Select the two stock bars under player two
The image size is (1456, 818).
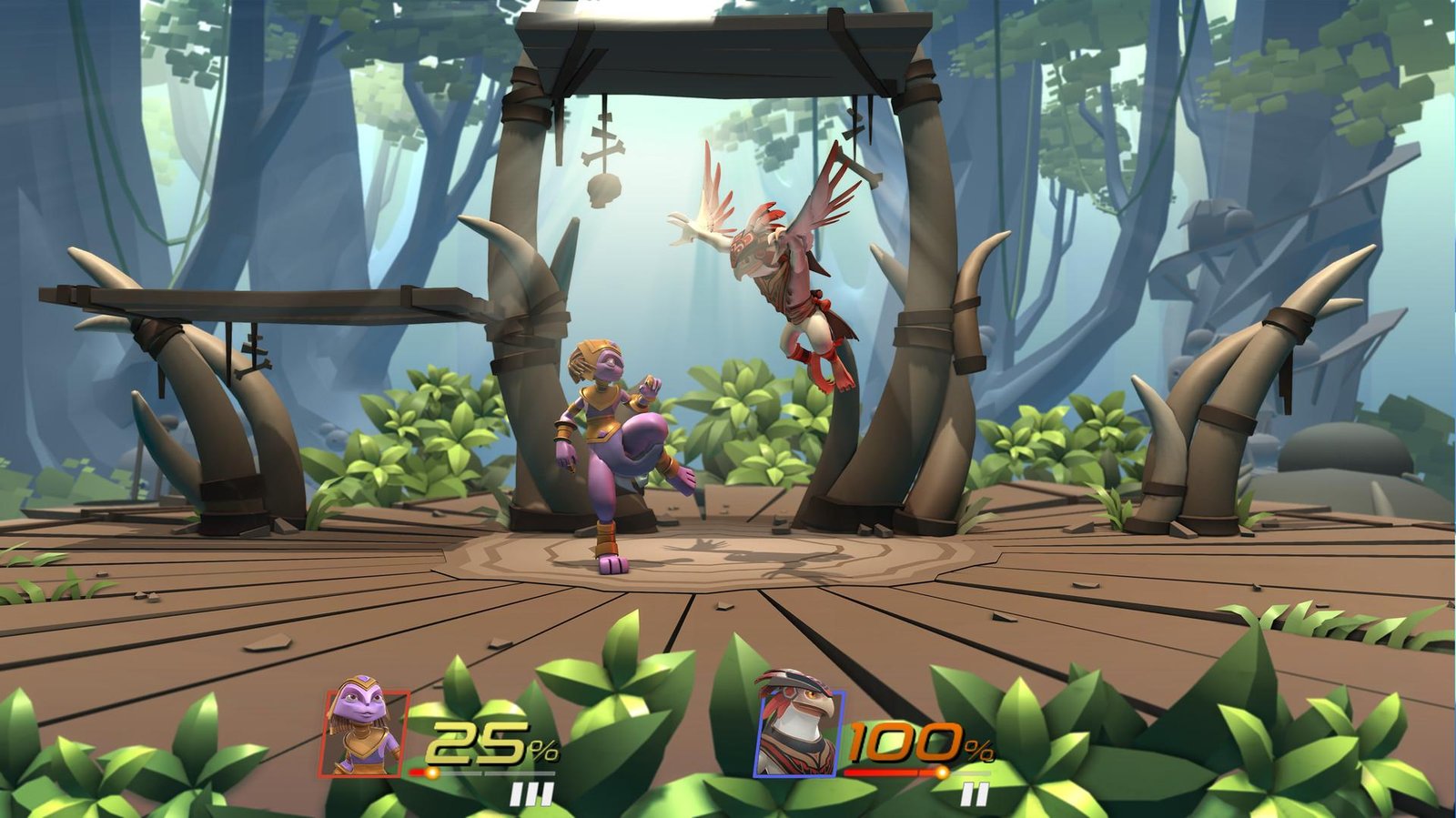pyautogui.click(x=976, y=792)
